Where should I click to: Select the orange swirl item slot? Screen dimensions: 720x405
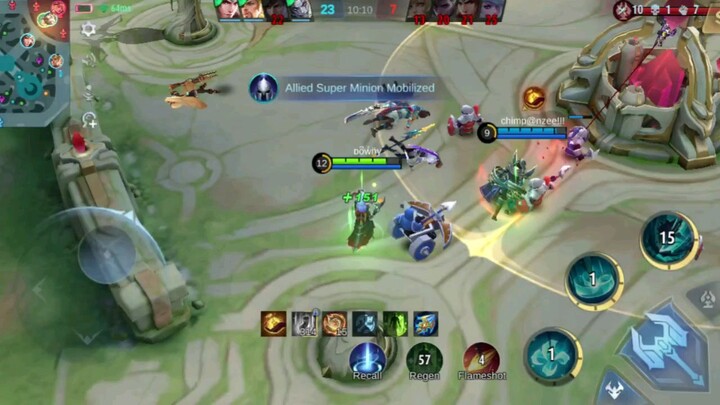tap(334, 323)
